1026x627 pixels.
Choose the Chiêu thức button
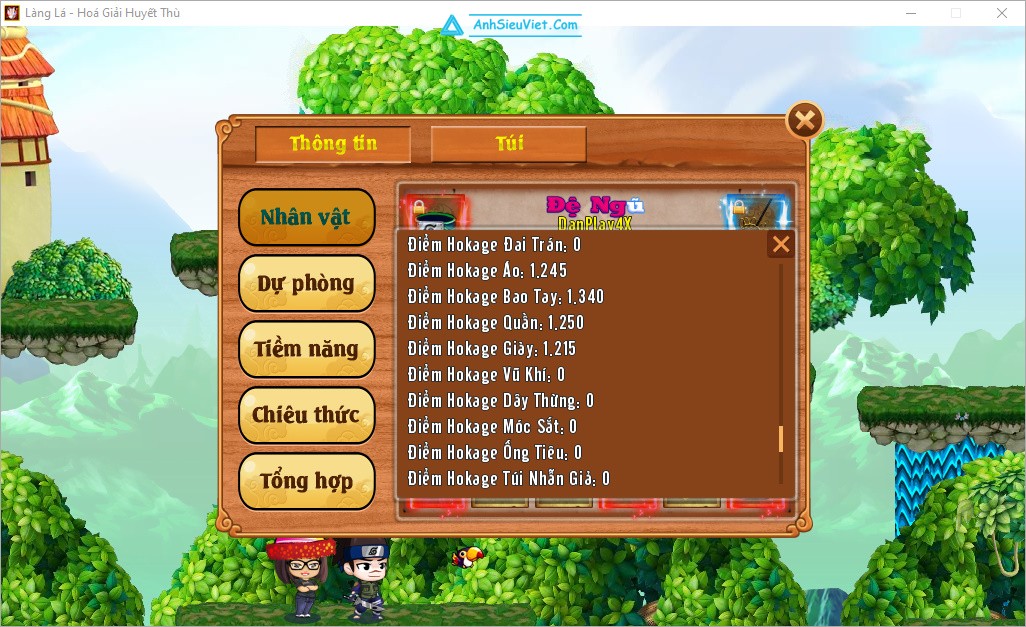click(306, 415)
